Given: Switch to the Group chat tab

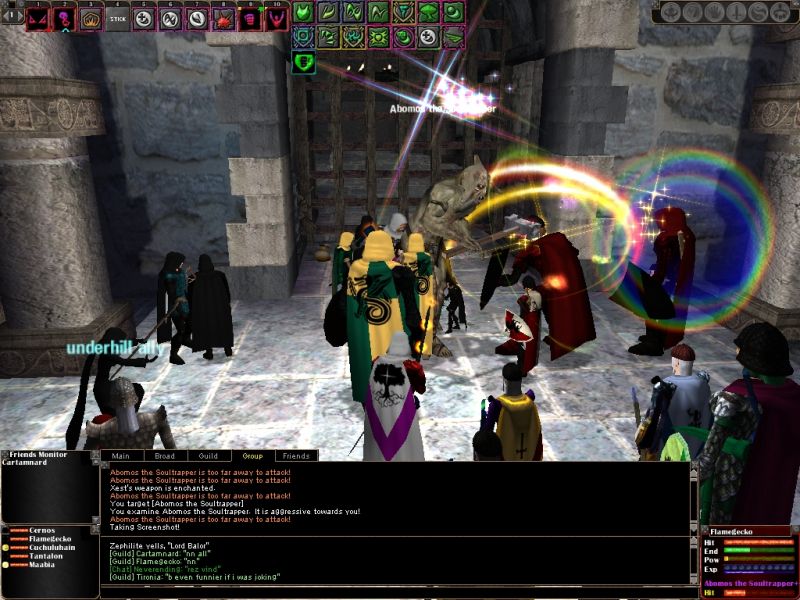Looking at the screenshot, I should click(252, 456).
